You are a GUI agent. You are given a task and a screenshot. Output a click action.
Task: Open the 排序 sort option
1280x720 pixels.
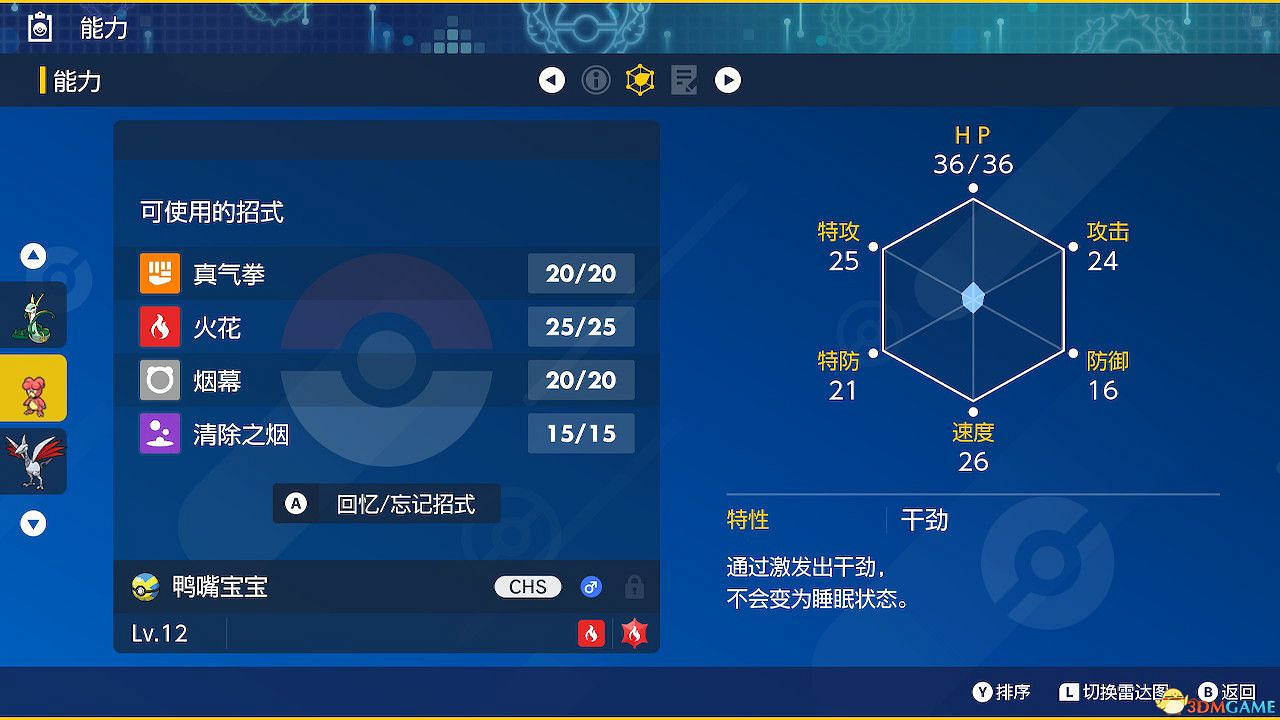coord(1000,691)
